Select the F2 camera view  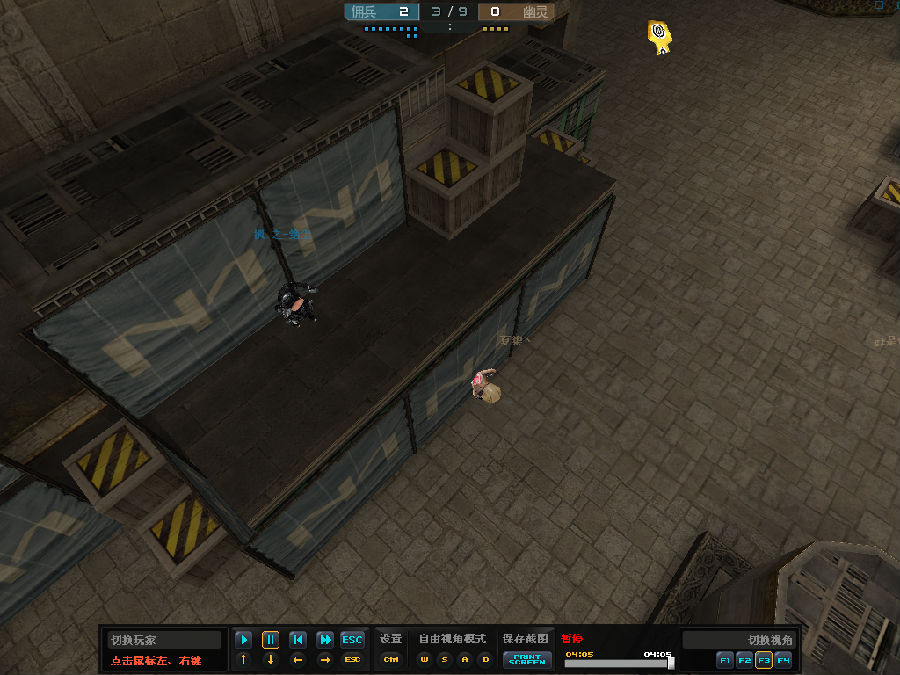click(x=744, y=660)
